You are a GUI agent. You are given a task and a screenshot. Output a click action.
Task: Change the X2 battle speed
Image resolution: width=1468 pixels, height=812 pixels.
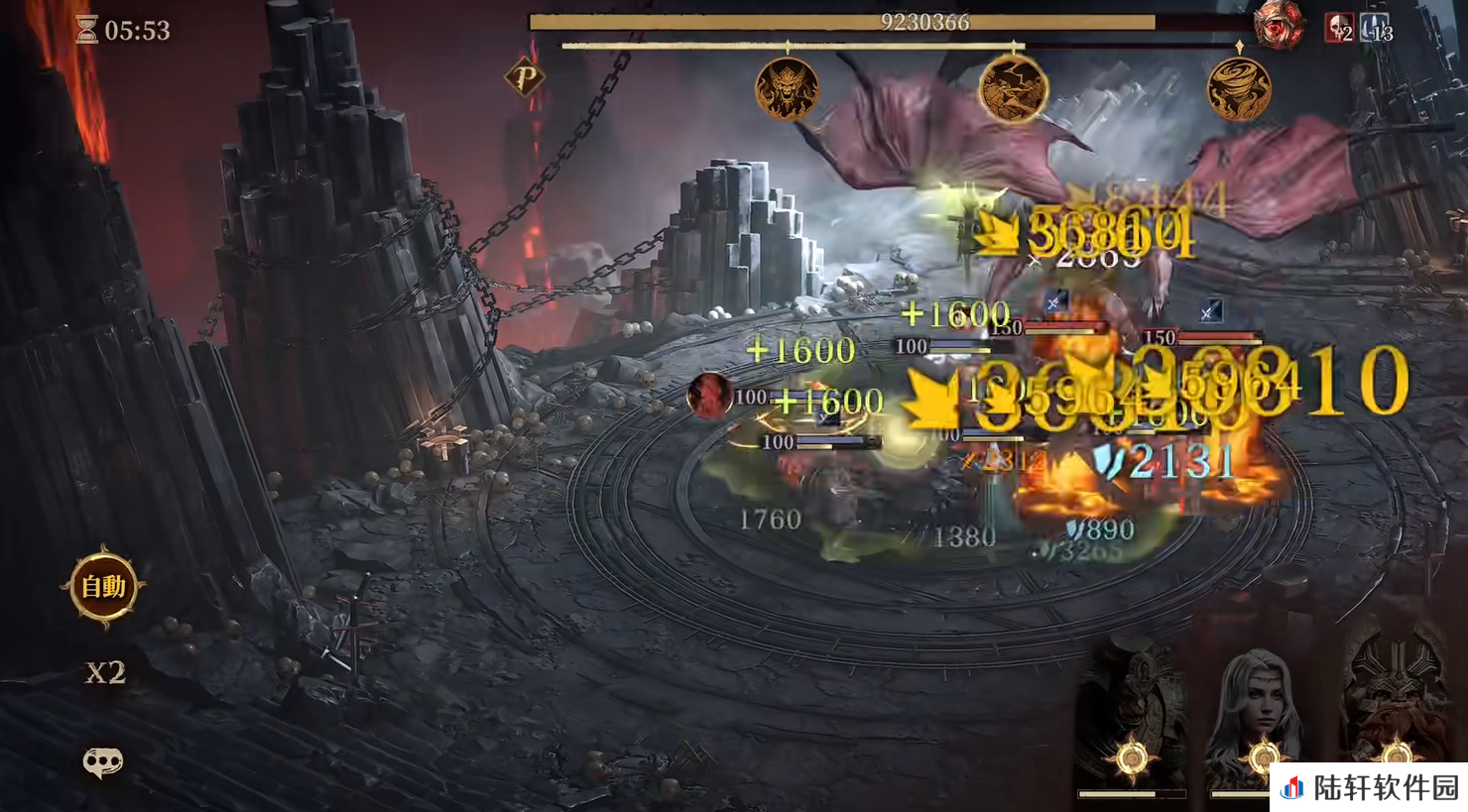click(x=104, y=673)
